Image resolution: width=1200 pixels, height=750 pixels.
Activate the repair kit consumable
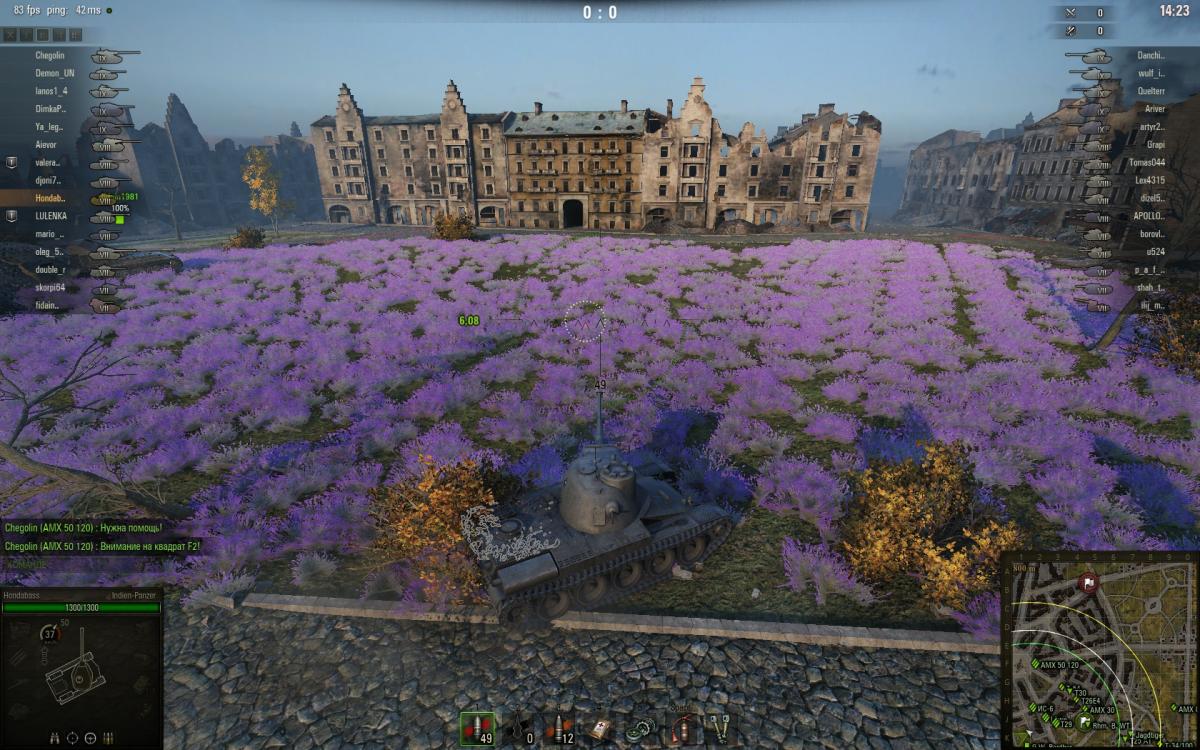click(x=641, y=728)
